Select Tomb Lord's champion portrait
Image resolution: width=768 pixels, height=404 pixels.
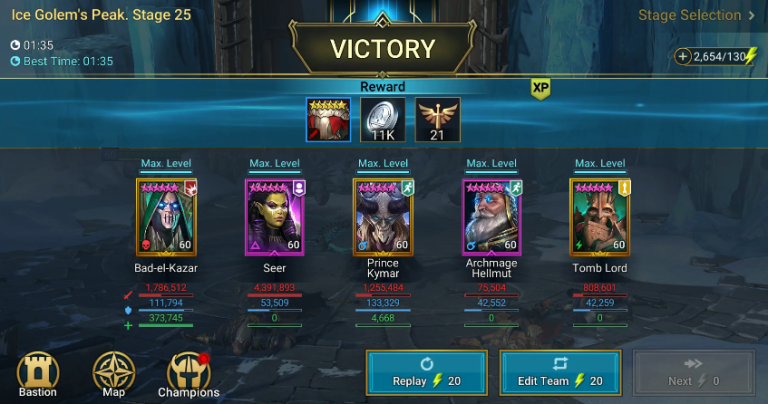[599, 217]
